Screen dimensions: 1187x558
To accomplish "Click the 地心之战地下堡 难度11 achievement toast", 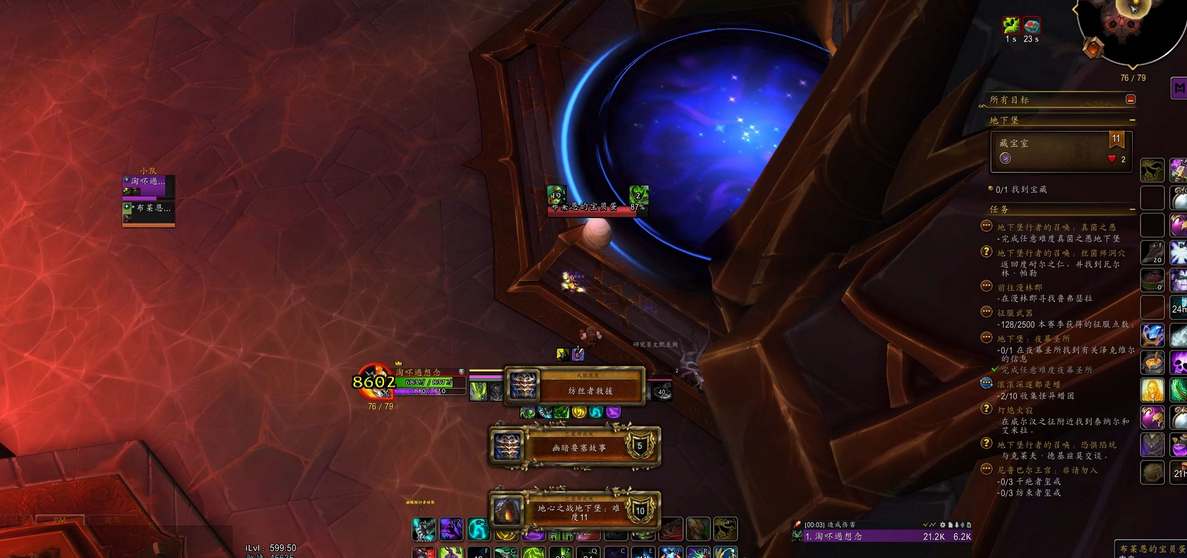I will click(574, 510).
